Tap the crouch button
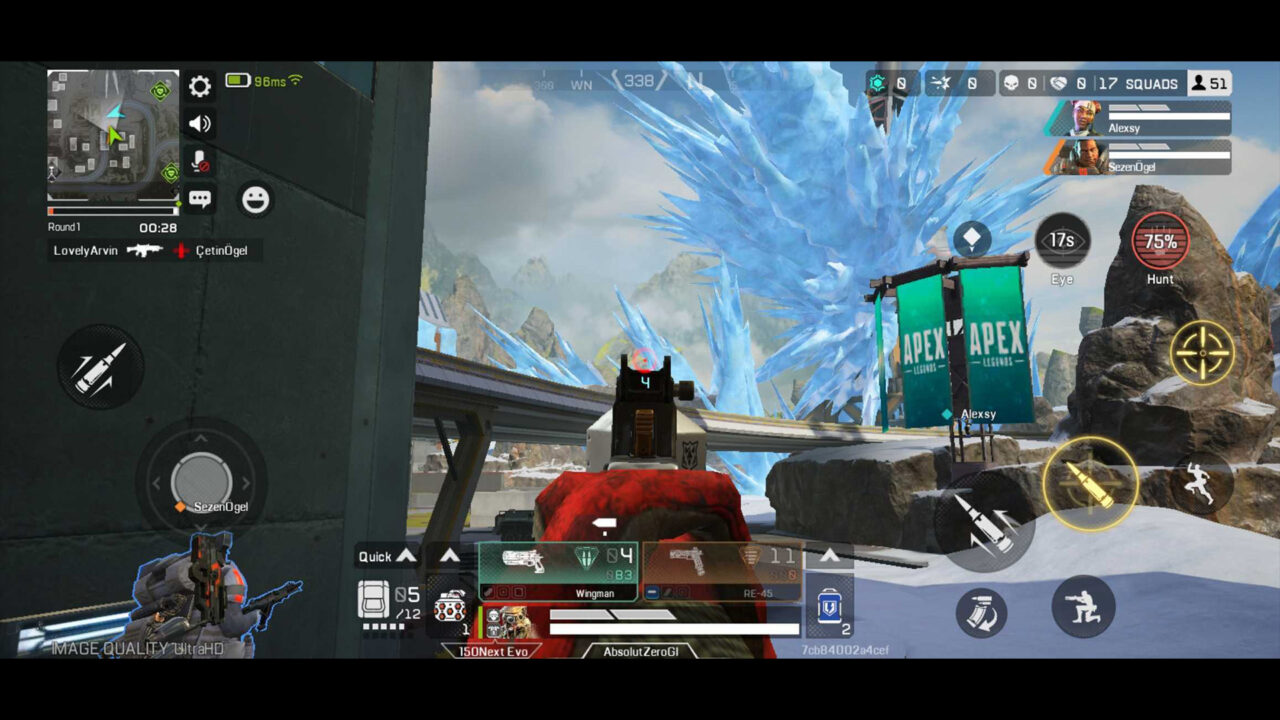Image resolution: width=1280 pixels, height=720 pixels. point(1083,606)
